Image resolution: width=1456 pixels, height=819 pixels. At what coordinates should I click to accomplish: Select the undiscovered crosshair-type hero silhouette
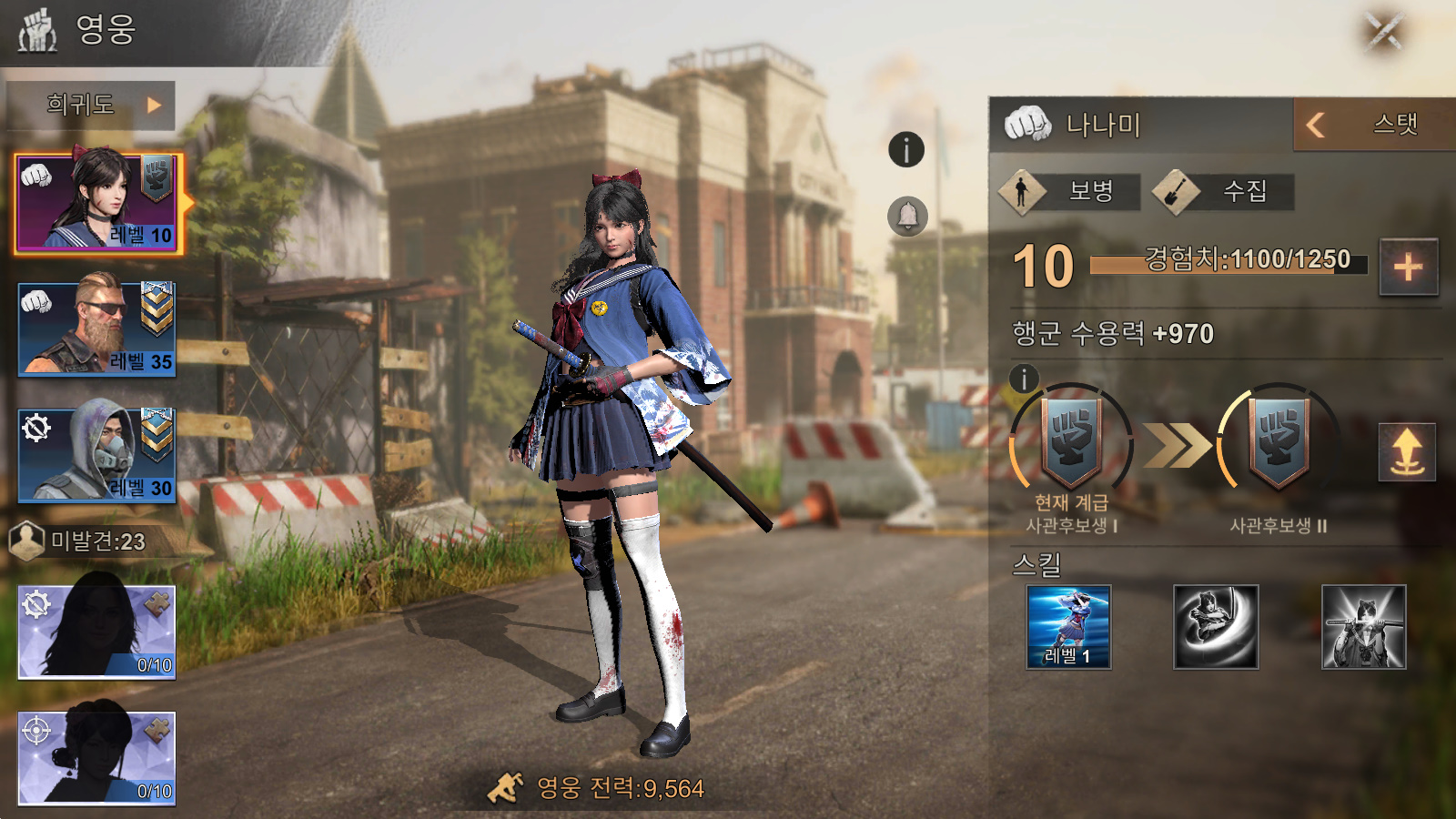click(x=97, y=758)
